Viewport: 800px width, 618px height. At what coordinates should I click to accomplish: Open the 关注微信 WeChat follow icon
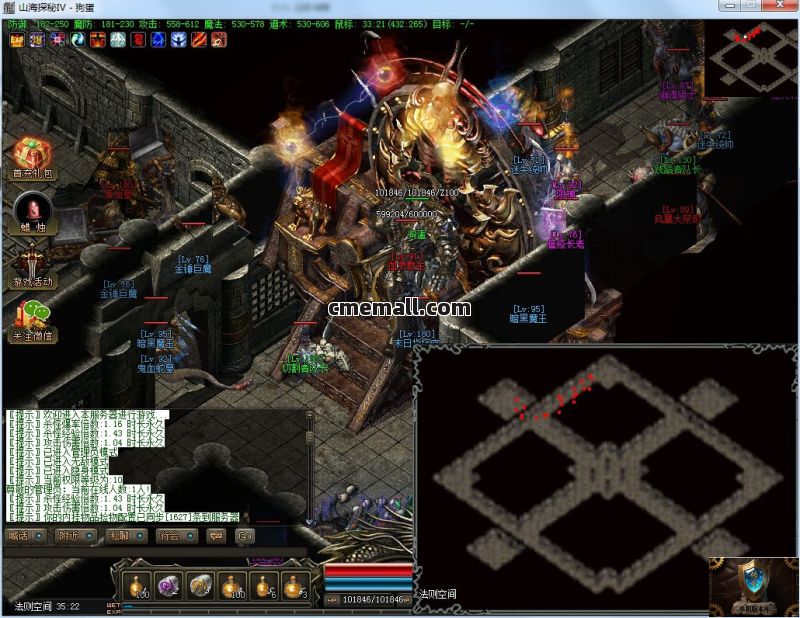tap(33, 319)
